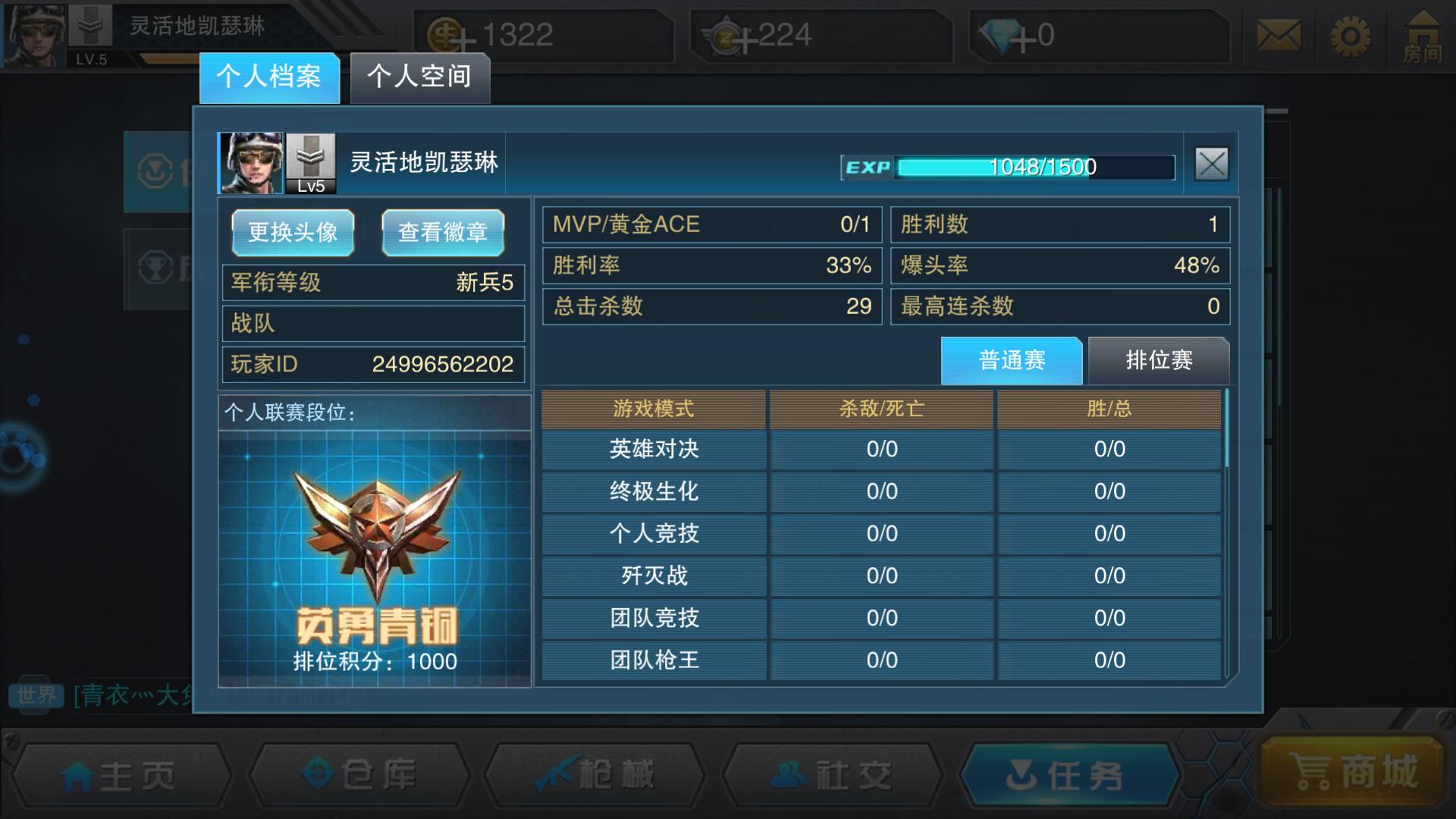Switch to the 个人空间 tab

(x=419, y=76)
